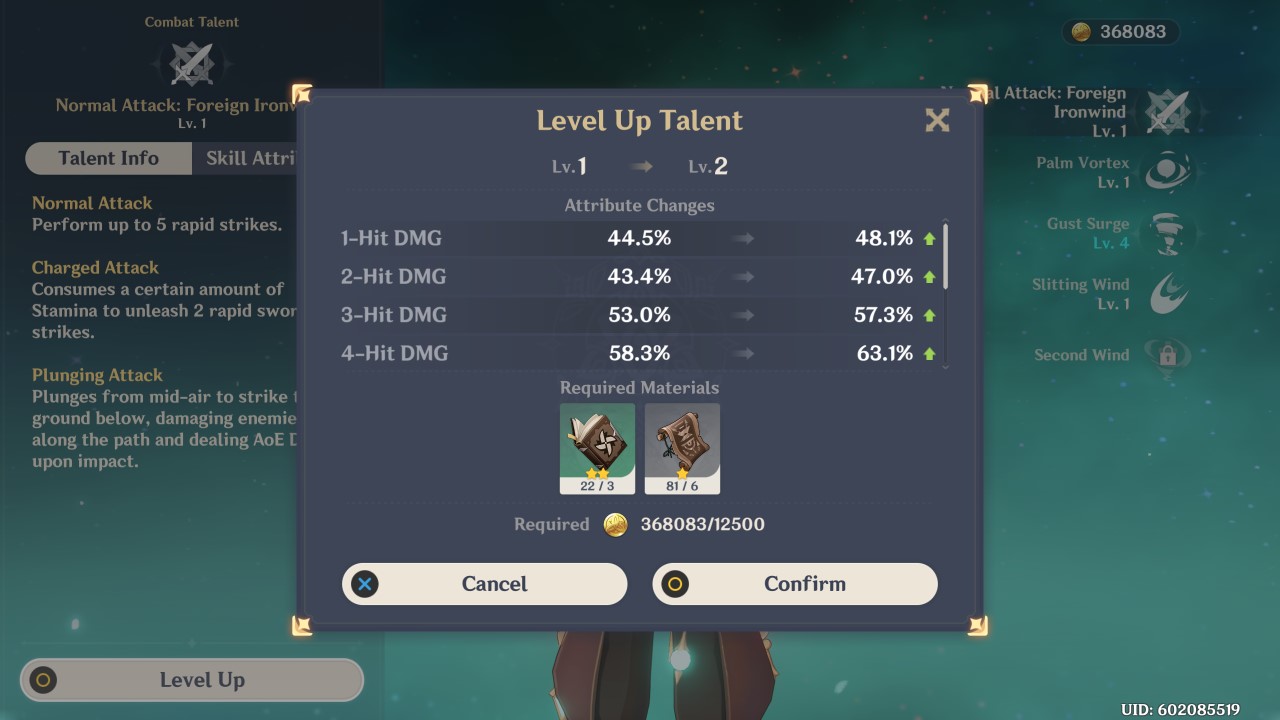Open the Slitting Wind talent icon

tap(1168, 292)
